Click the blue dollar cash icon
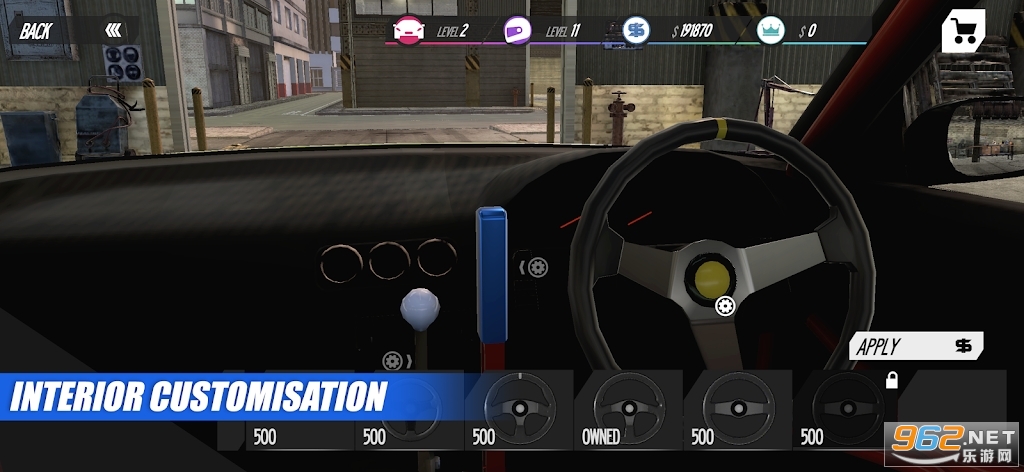 coord(635,30)
